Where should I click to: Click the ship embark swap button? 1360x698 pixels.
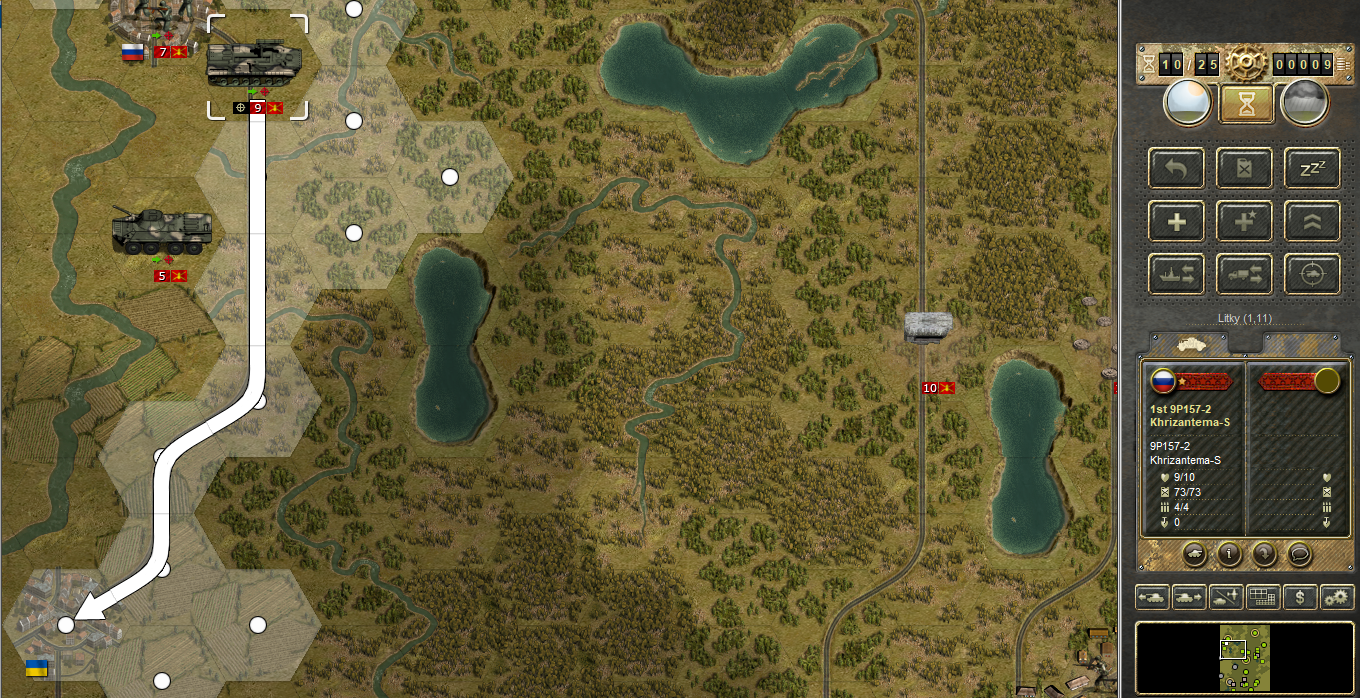point(1177,274)
